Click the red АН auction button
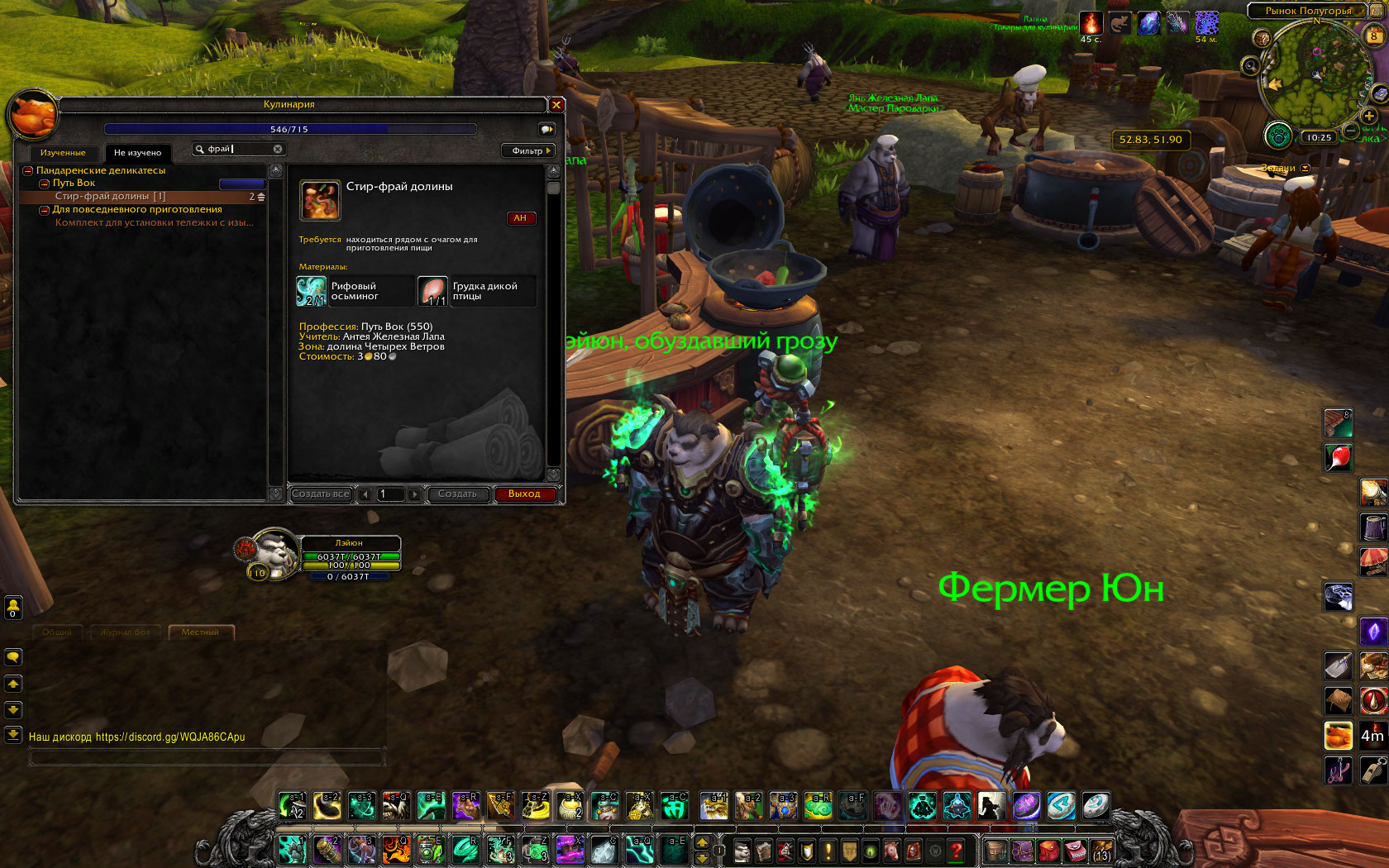The image size is (1389, 868). coord(521,218)
